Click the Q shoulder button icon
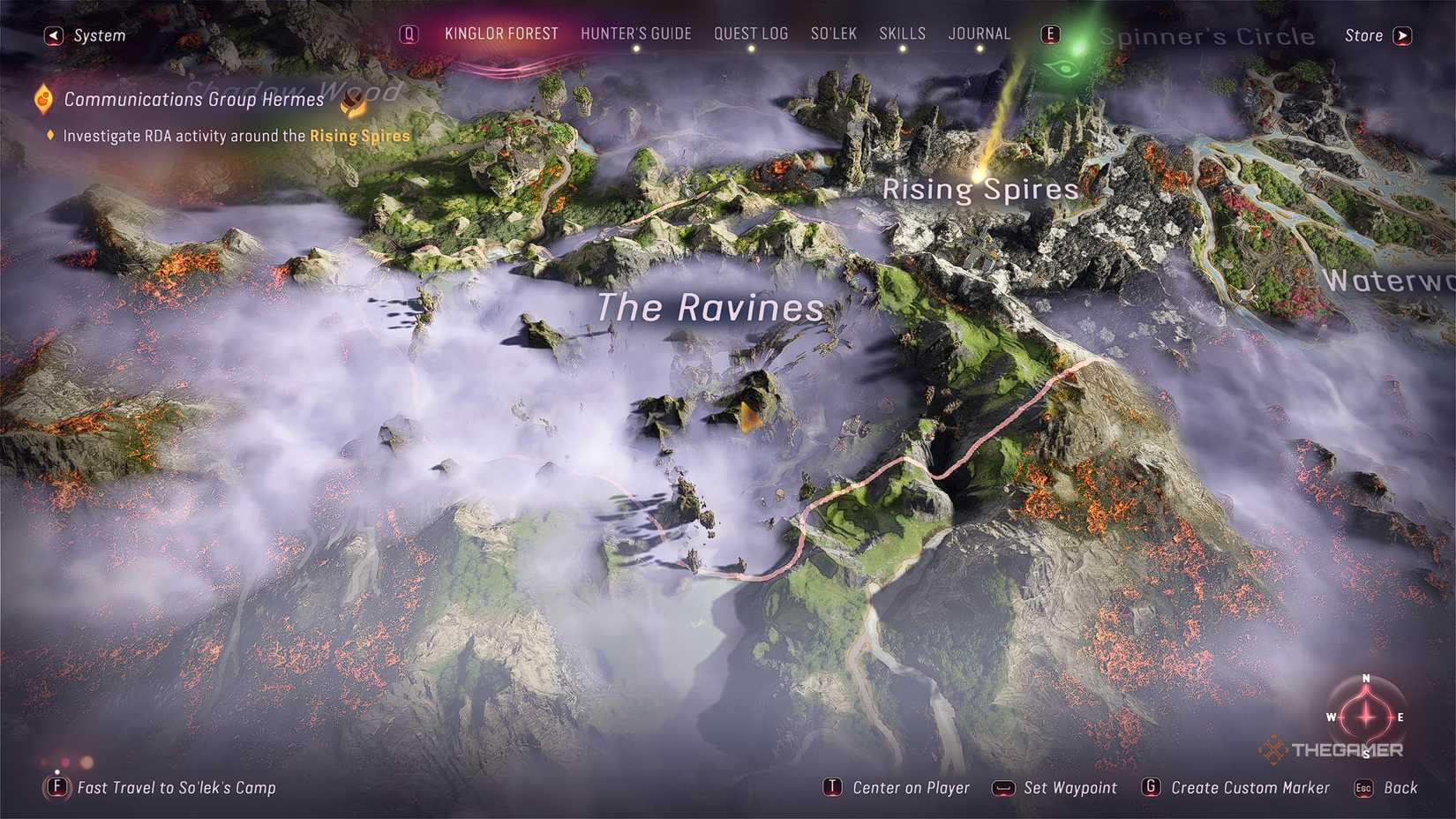 tap(409, 34)
